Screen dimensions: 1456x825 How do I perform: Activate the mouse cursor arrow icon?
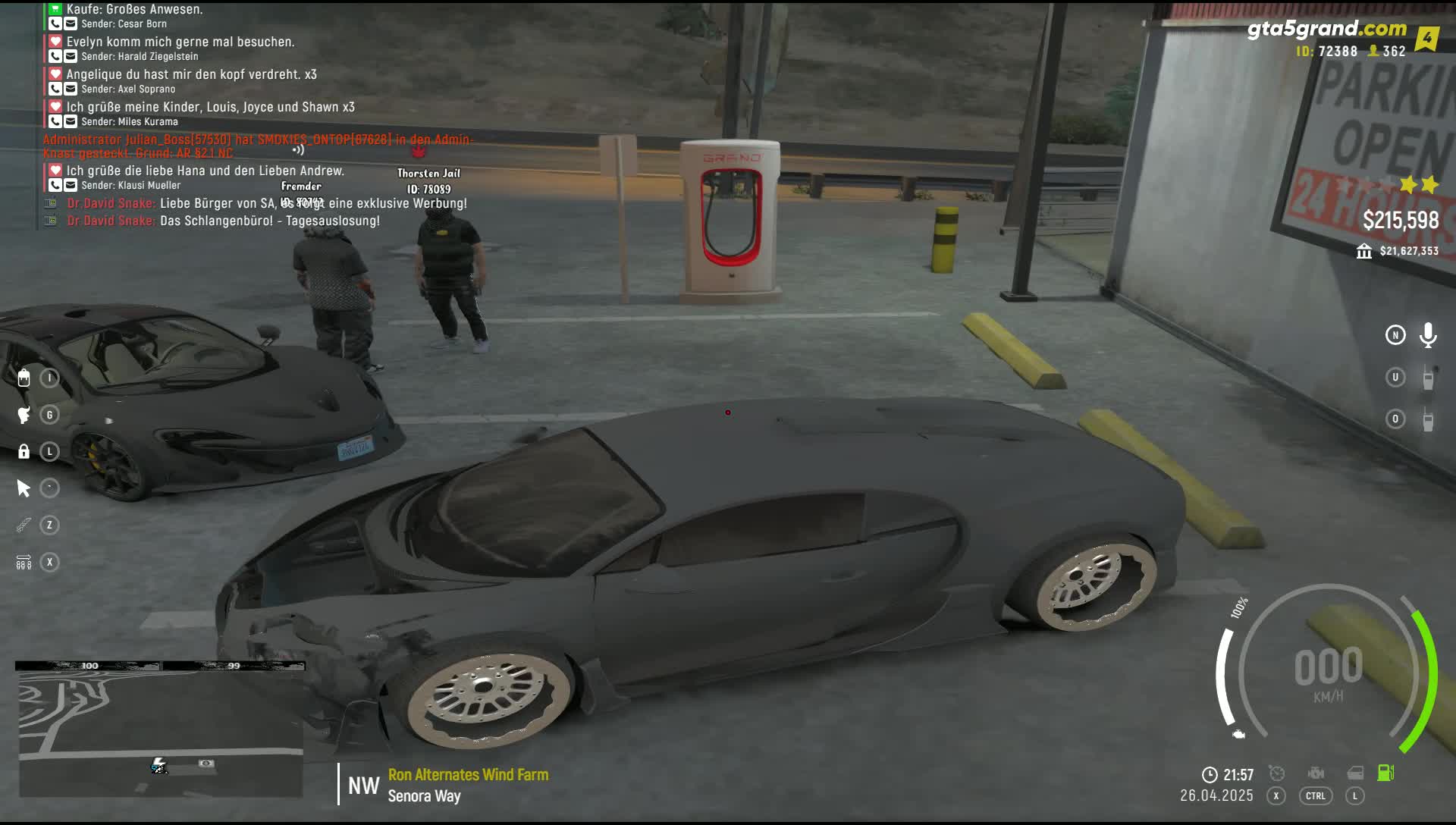coord(24,488)
